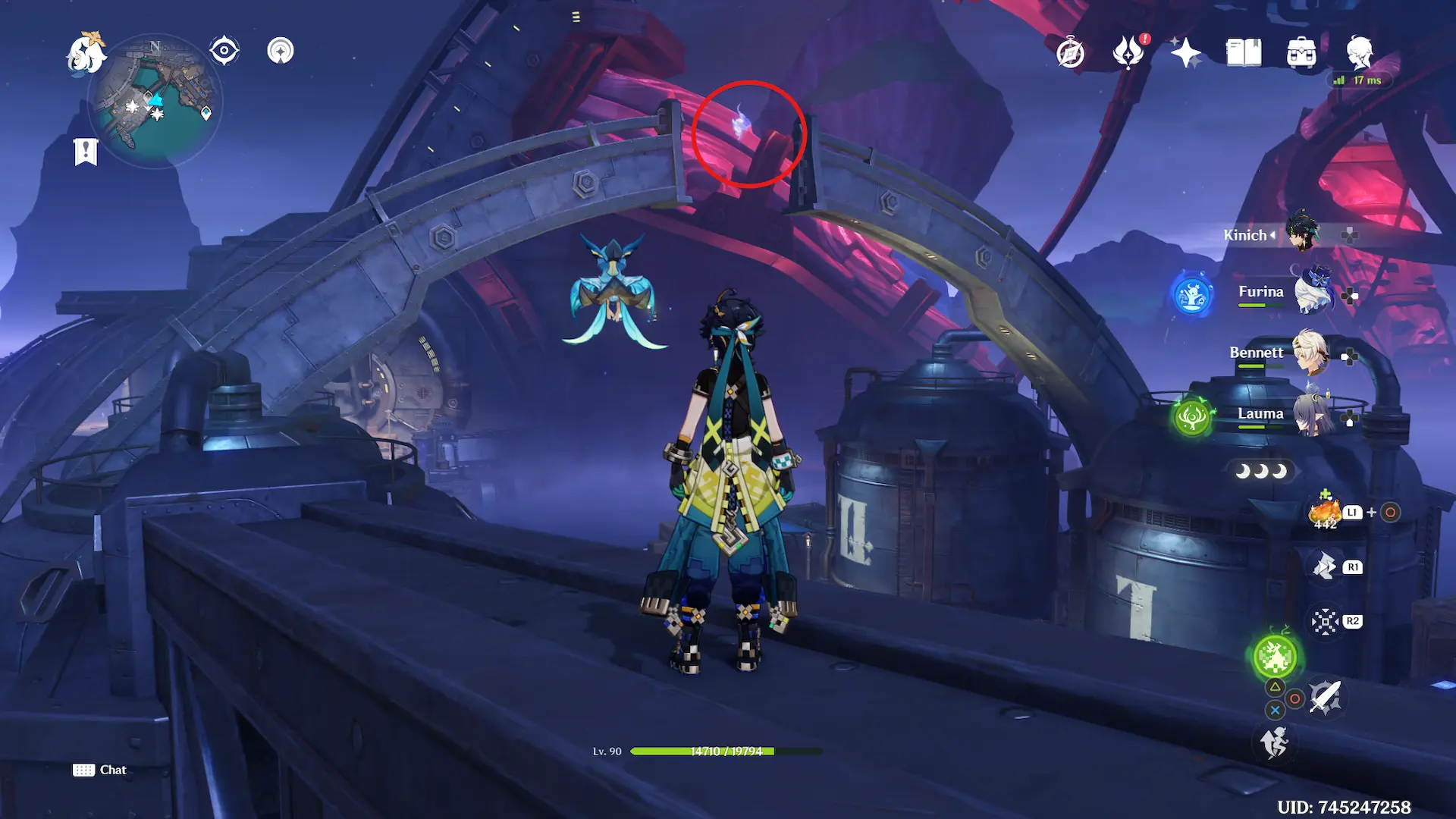Open the Wish four-pointed star icon
Screen dimensions: 1456x819
click(x=1185, y=53)
